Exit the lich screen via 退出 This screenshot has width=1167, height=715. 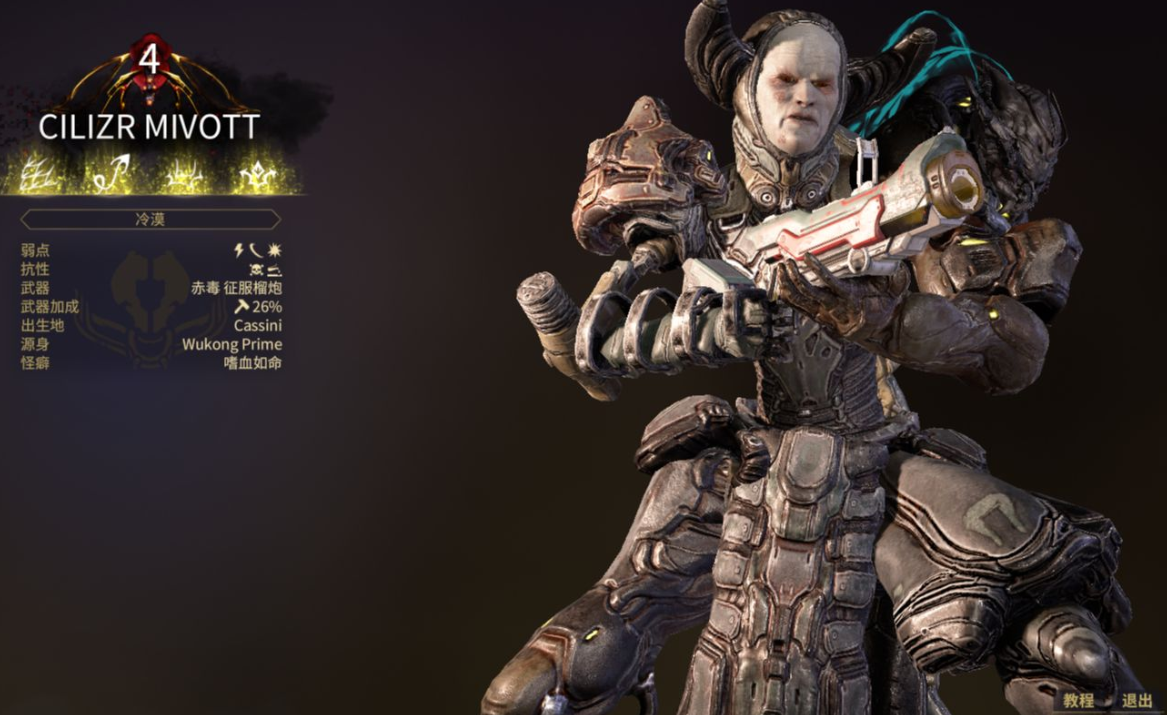point(1136,701)
